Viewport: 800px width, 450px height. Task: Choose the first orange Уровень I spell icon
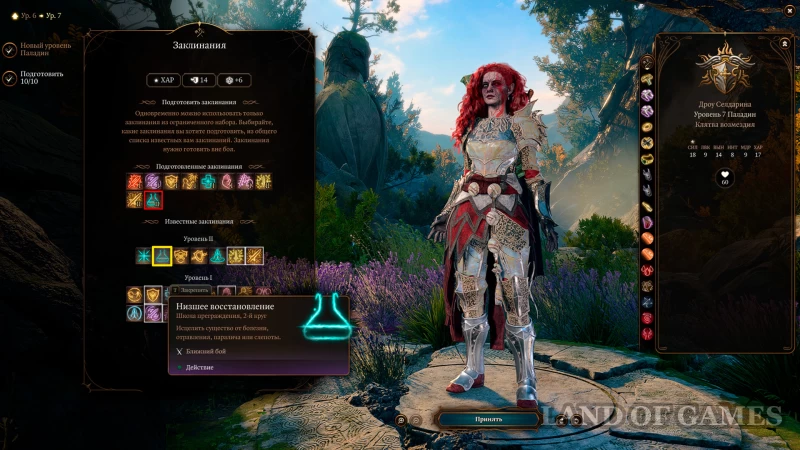(x=134, y=294)
